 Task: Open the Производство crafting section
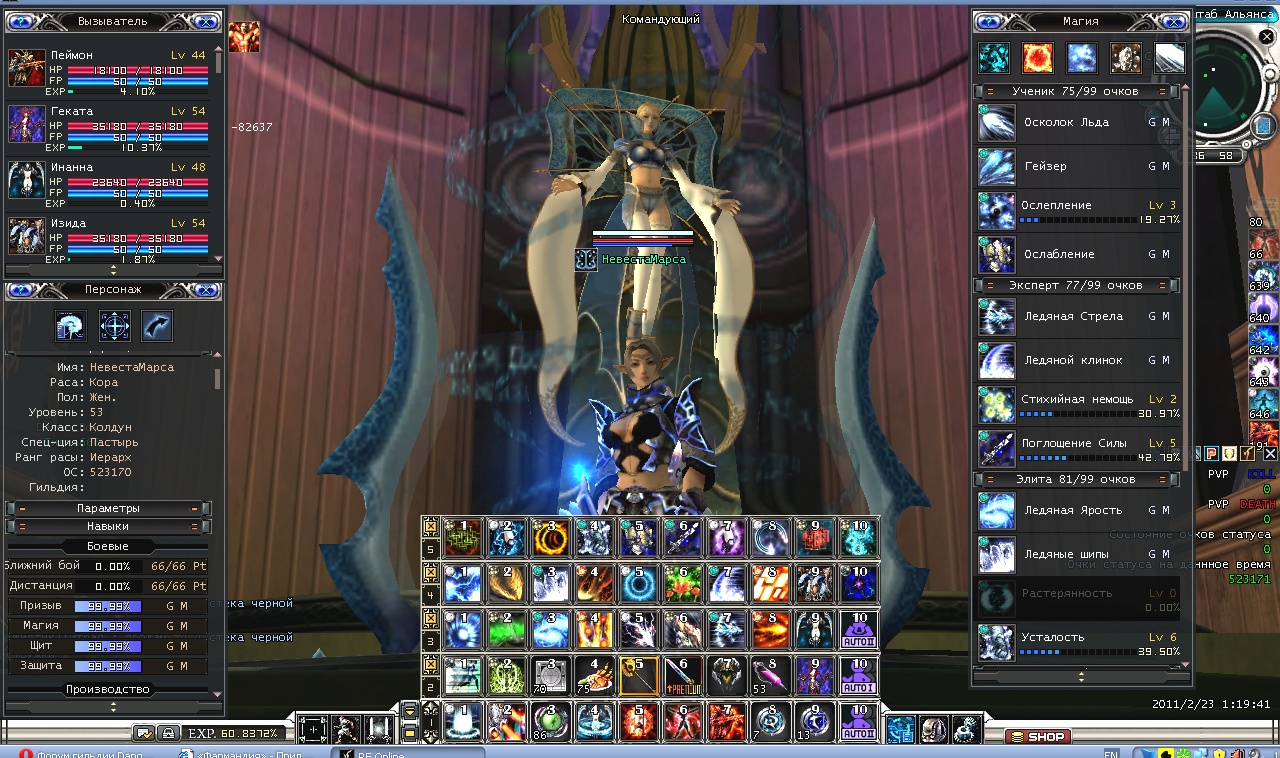pyautogui.click(x=108, y=689)
